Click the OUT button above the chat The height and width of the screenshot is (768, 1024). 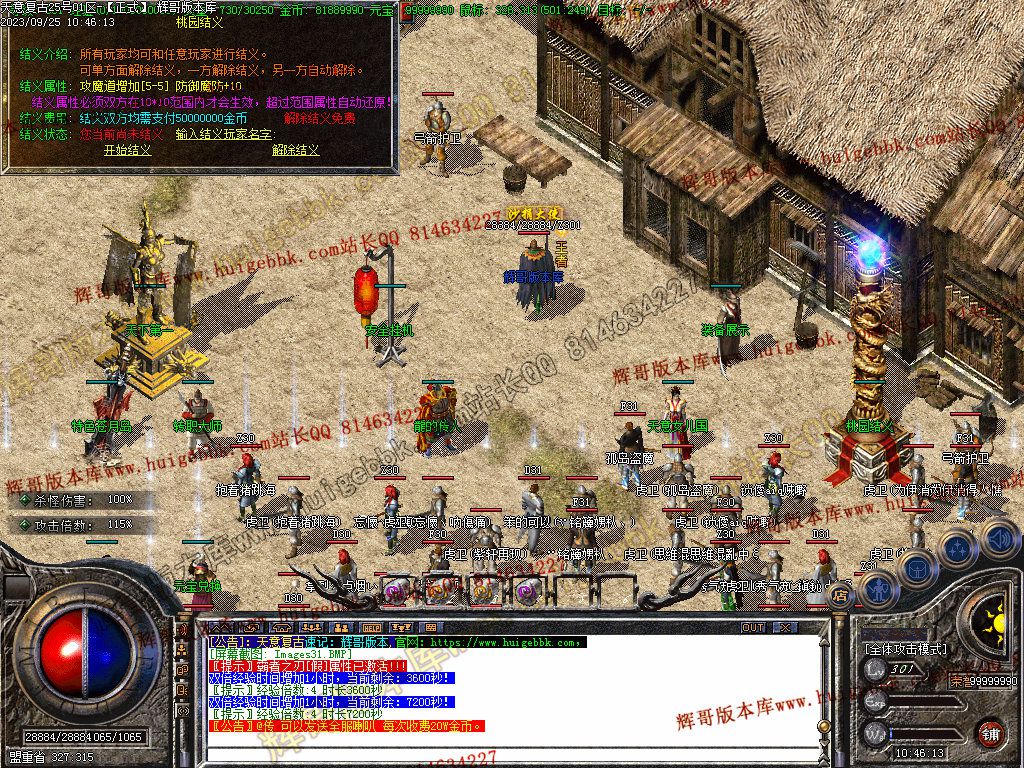coord(753,627)
